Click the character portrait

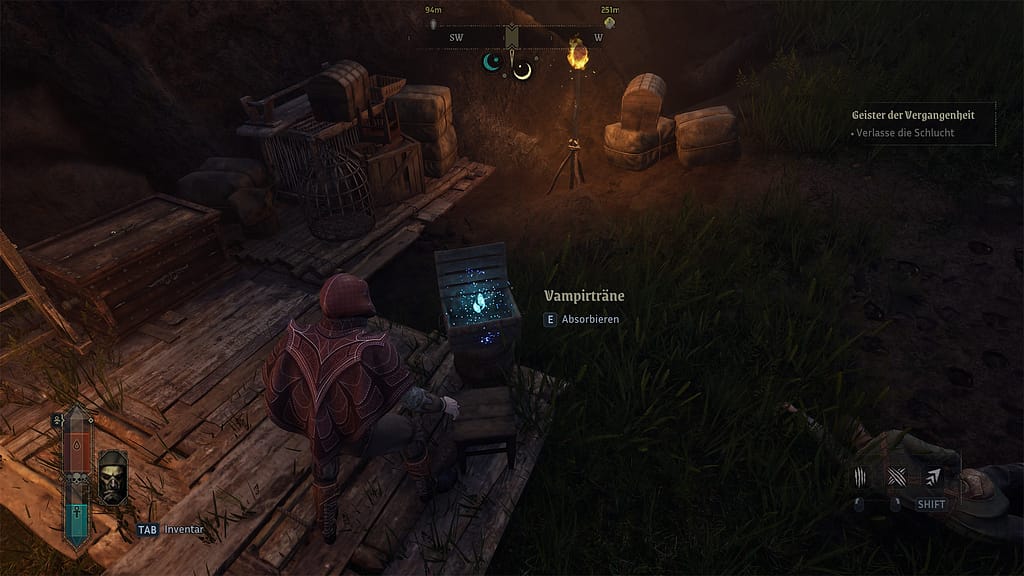click(x=112, y=478)
